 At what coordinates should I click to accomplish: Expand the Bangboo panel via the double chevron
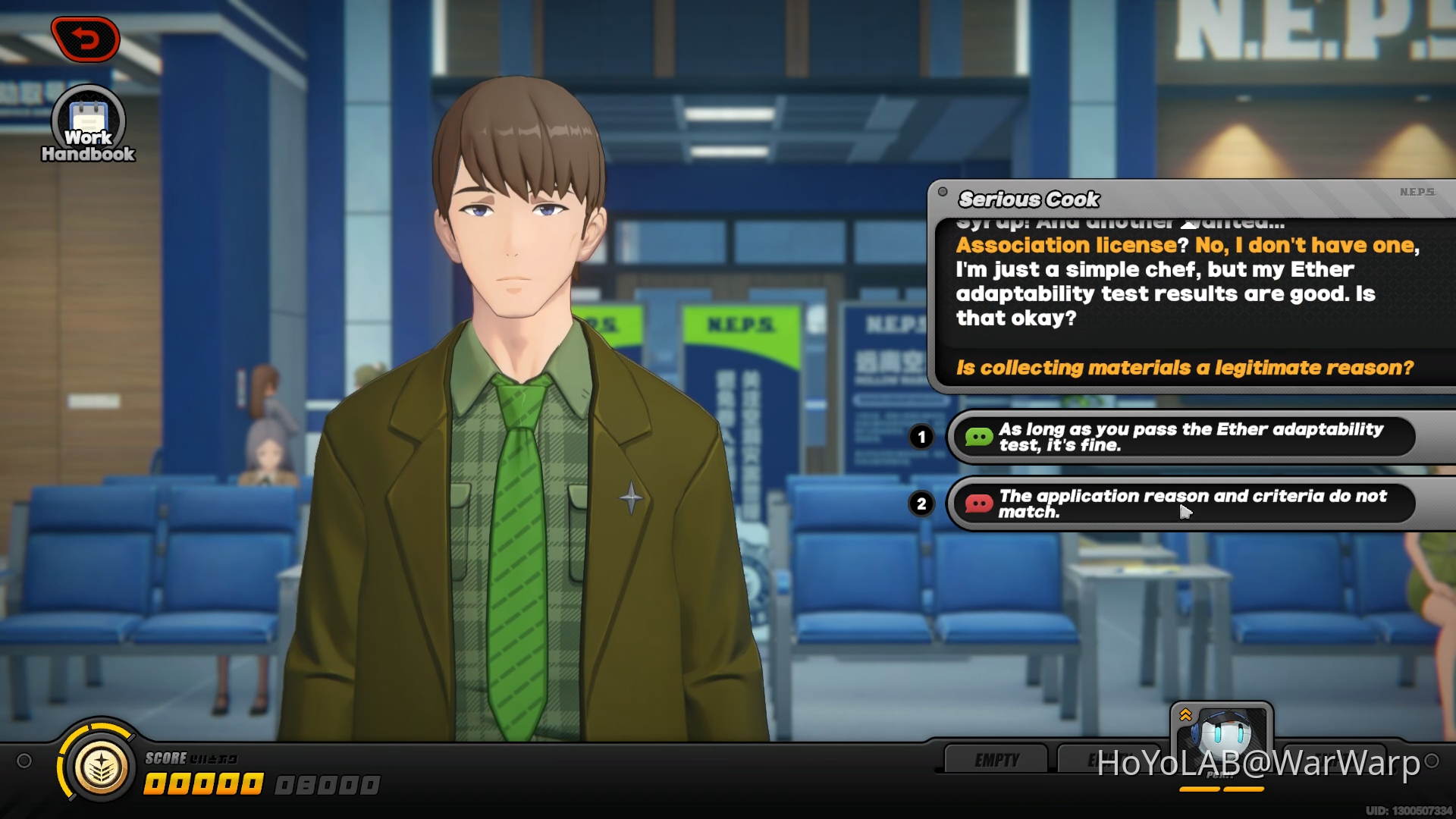pyautogui.click(x=1185, y=715)
